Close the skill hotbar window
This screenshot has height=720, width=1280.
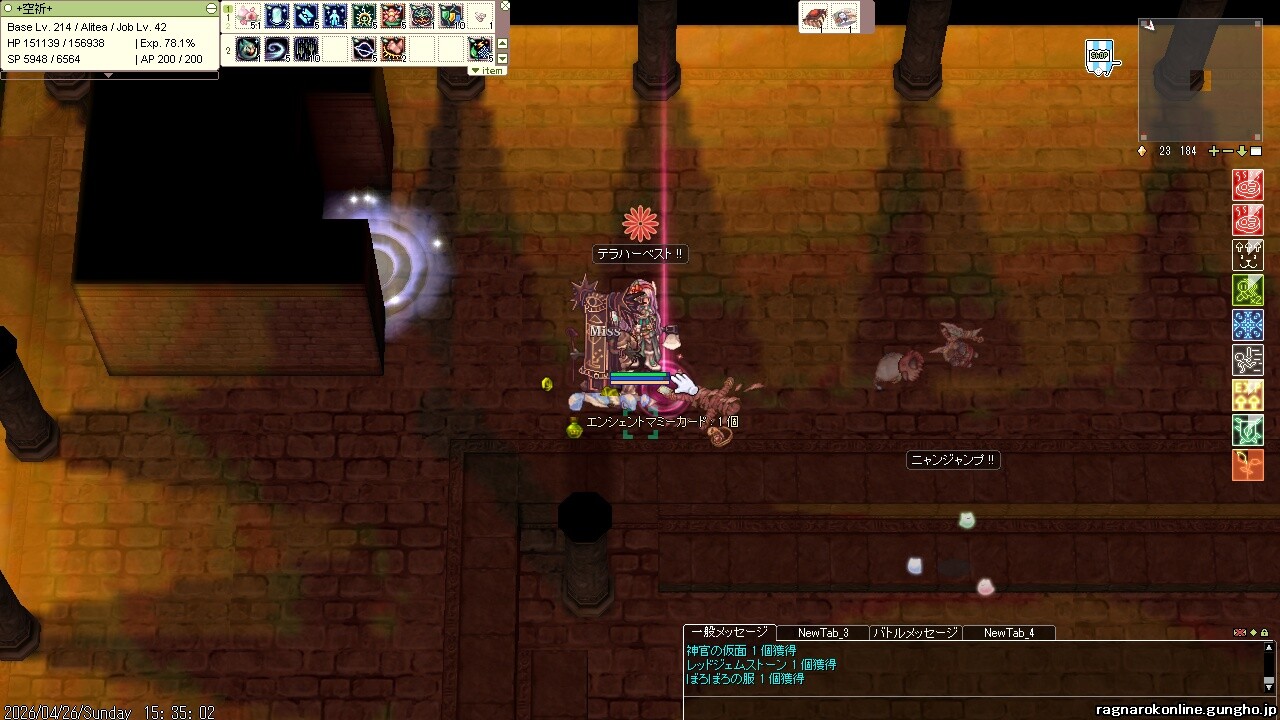tap(505, 6)
